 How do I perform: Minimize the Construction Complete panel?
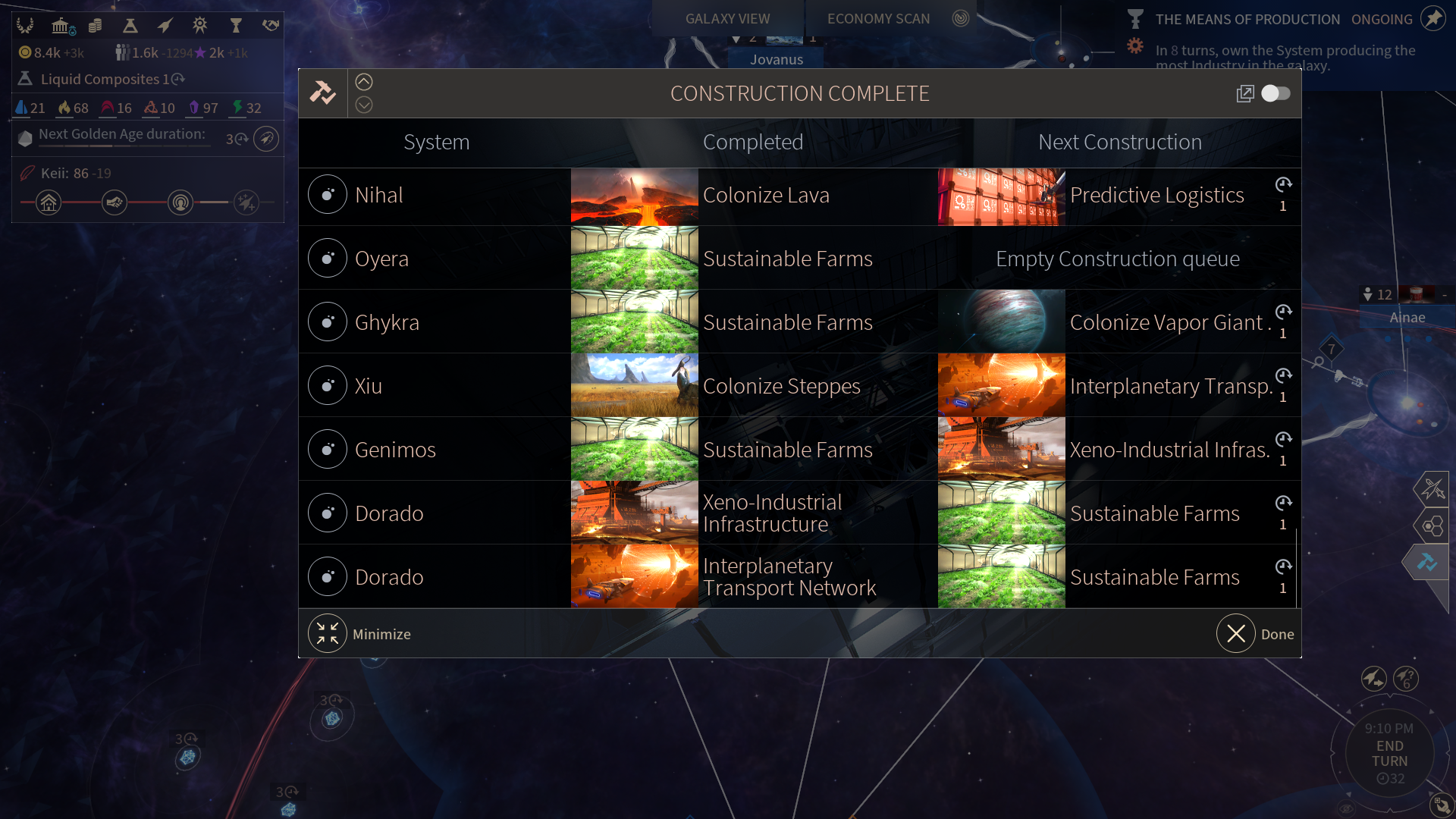(328, 634)
